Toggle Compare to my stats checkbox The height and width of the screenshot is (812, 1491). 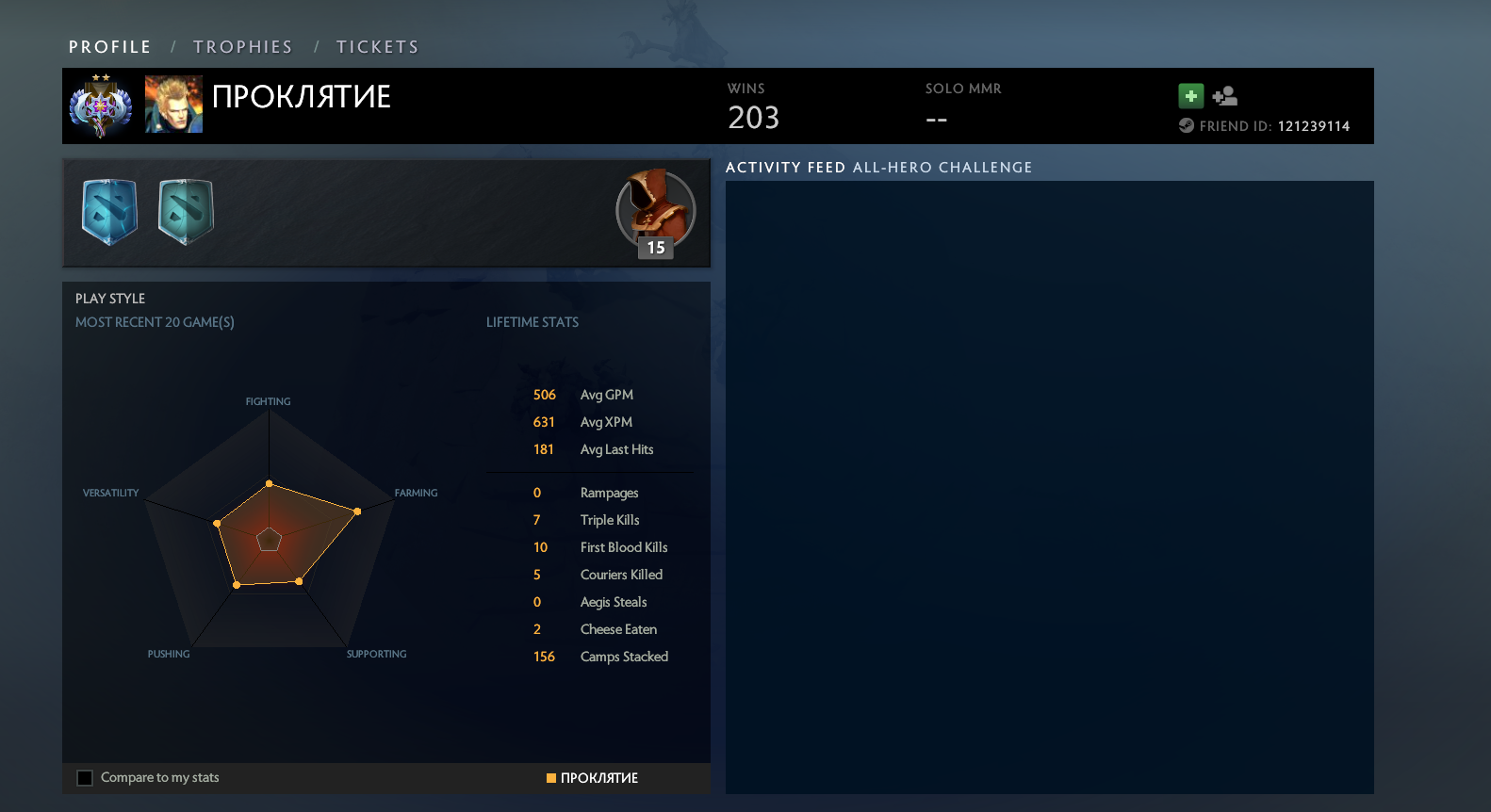click(x=85, y=778)
